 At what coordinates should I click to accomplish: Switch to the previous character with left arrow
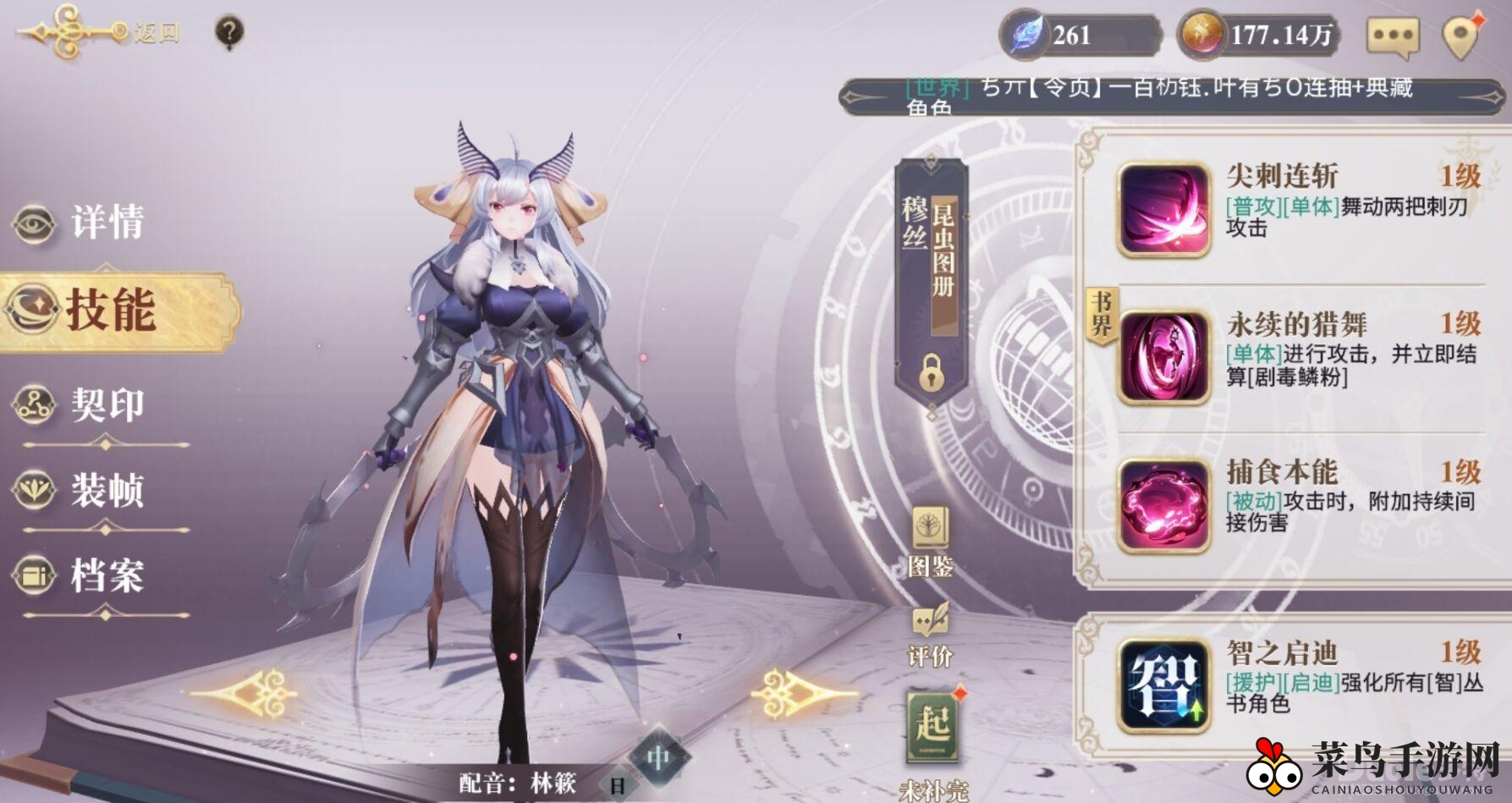pyautogui.click(x=245, y=693)
